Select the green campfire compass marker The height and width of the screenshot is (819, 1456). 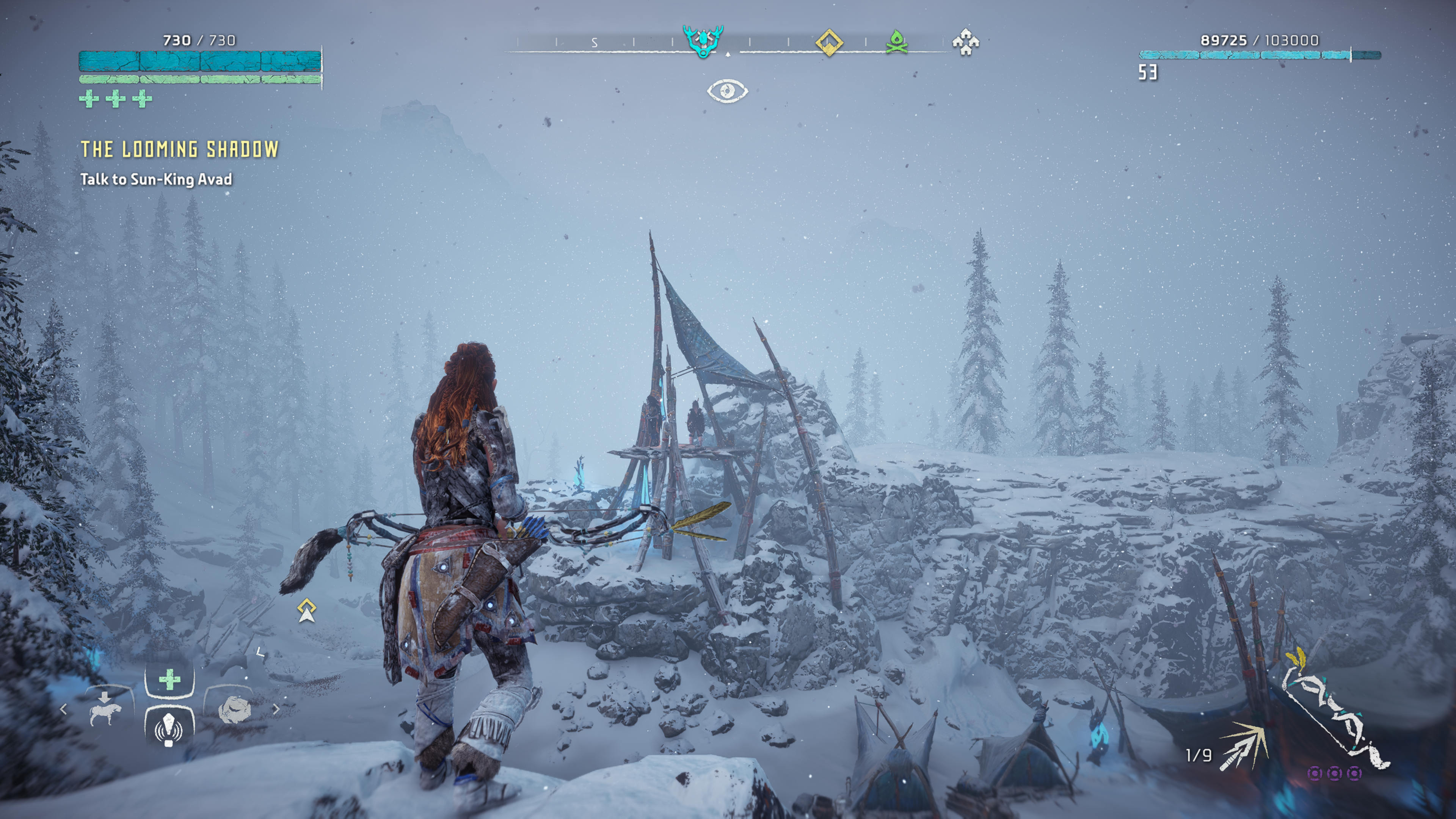(896, 42)
